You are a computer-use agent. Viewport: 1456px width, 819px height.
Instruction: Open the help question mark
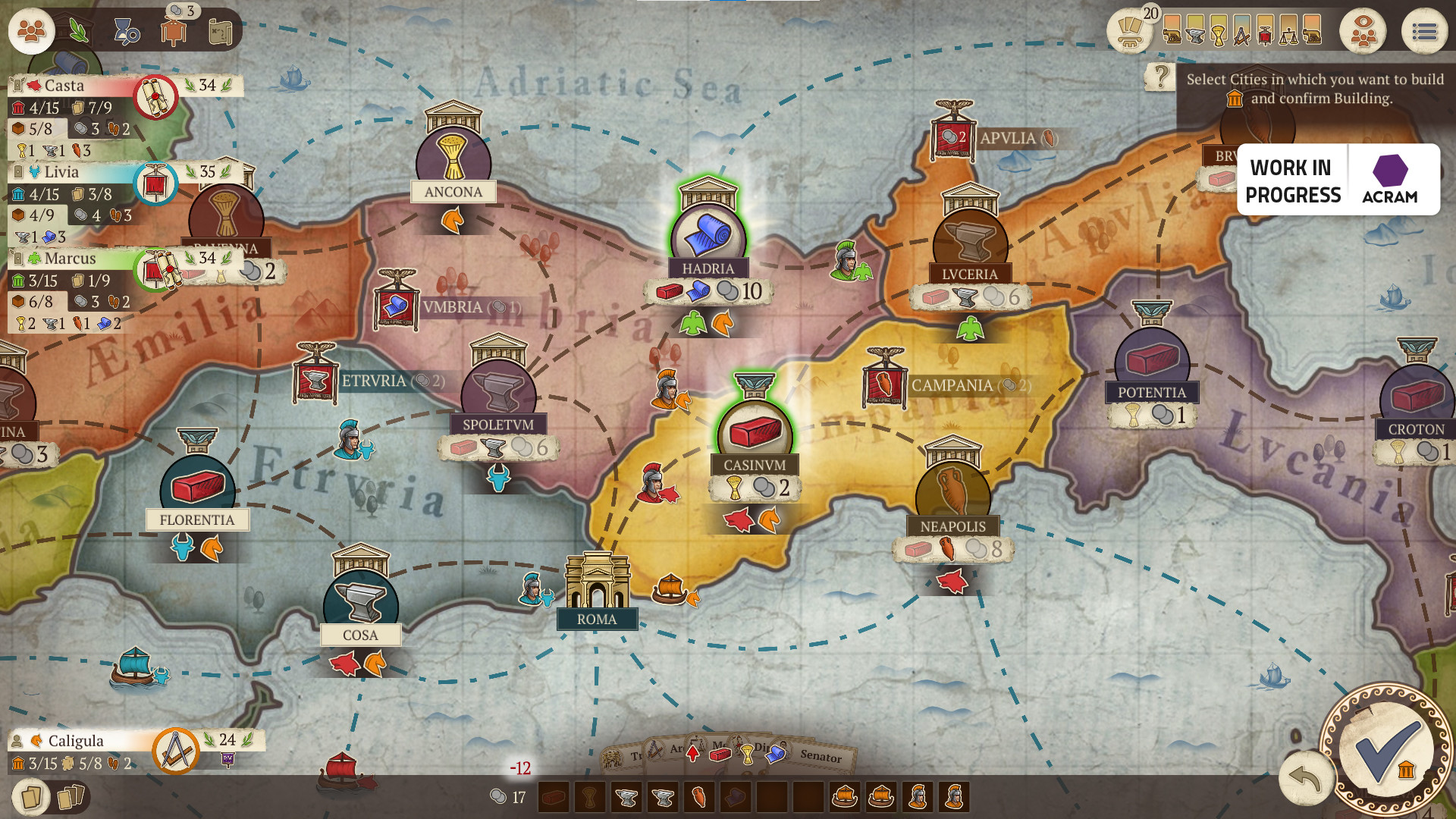click(1160, 77)
